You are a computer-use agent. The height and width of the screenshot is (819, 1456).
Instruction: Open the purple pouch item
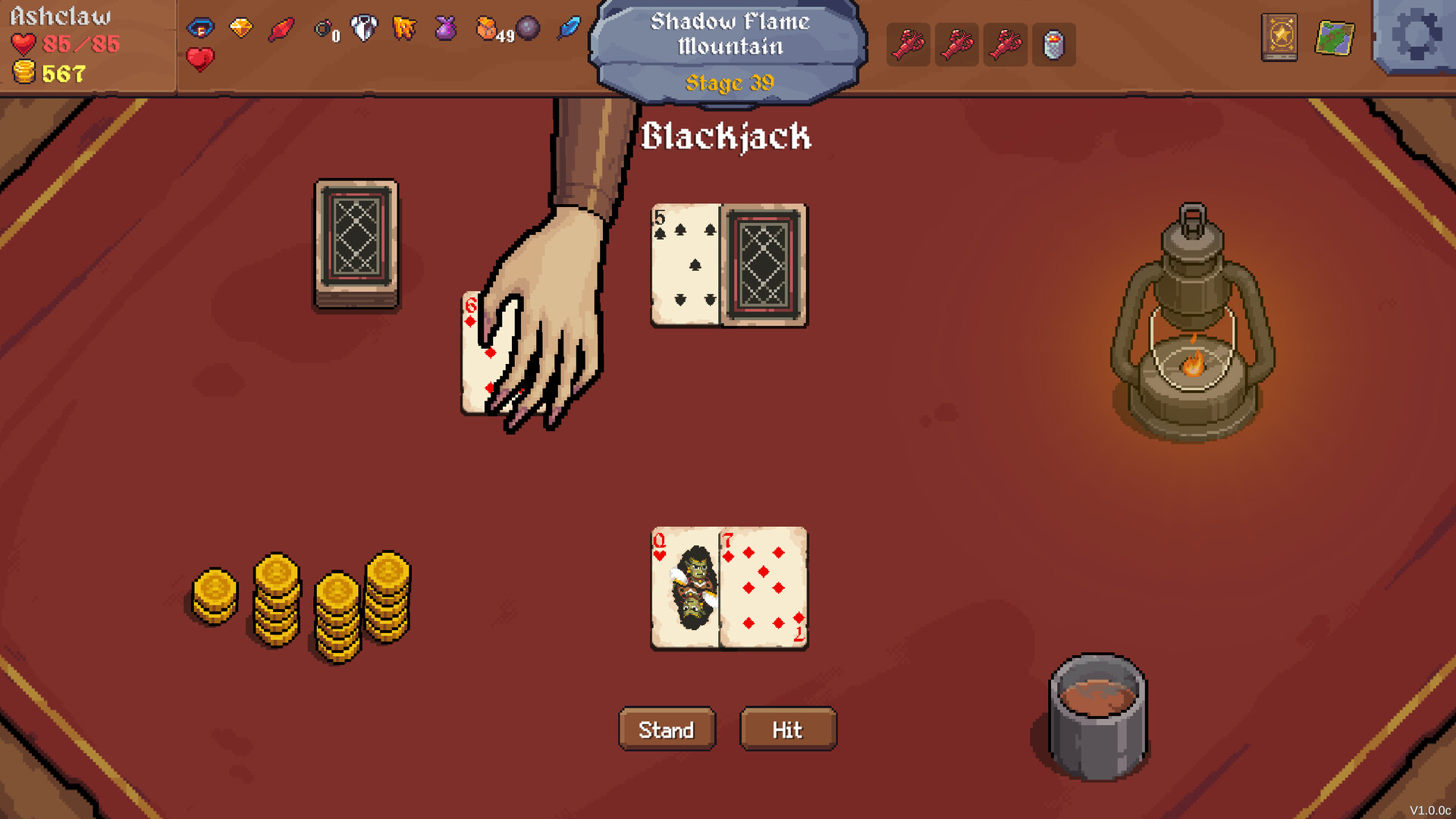(x=446, y=27)
